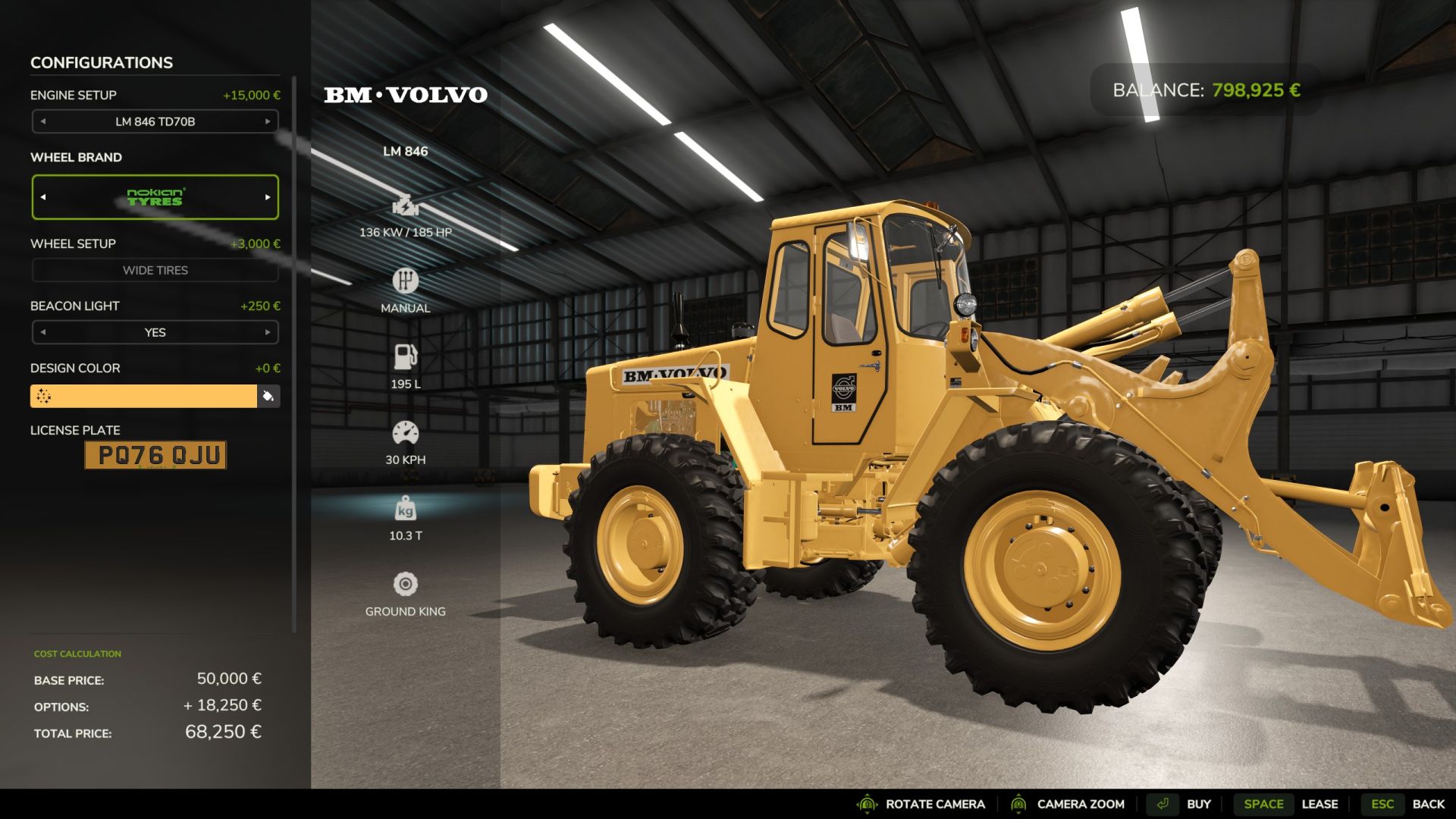
Task: Click the PQ76 QJU license plate field
Action: pyautogui.click(x=155, y=455)
